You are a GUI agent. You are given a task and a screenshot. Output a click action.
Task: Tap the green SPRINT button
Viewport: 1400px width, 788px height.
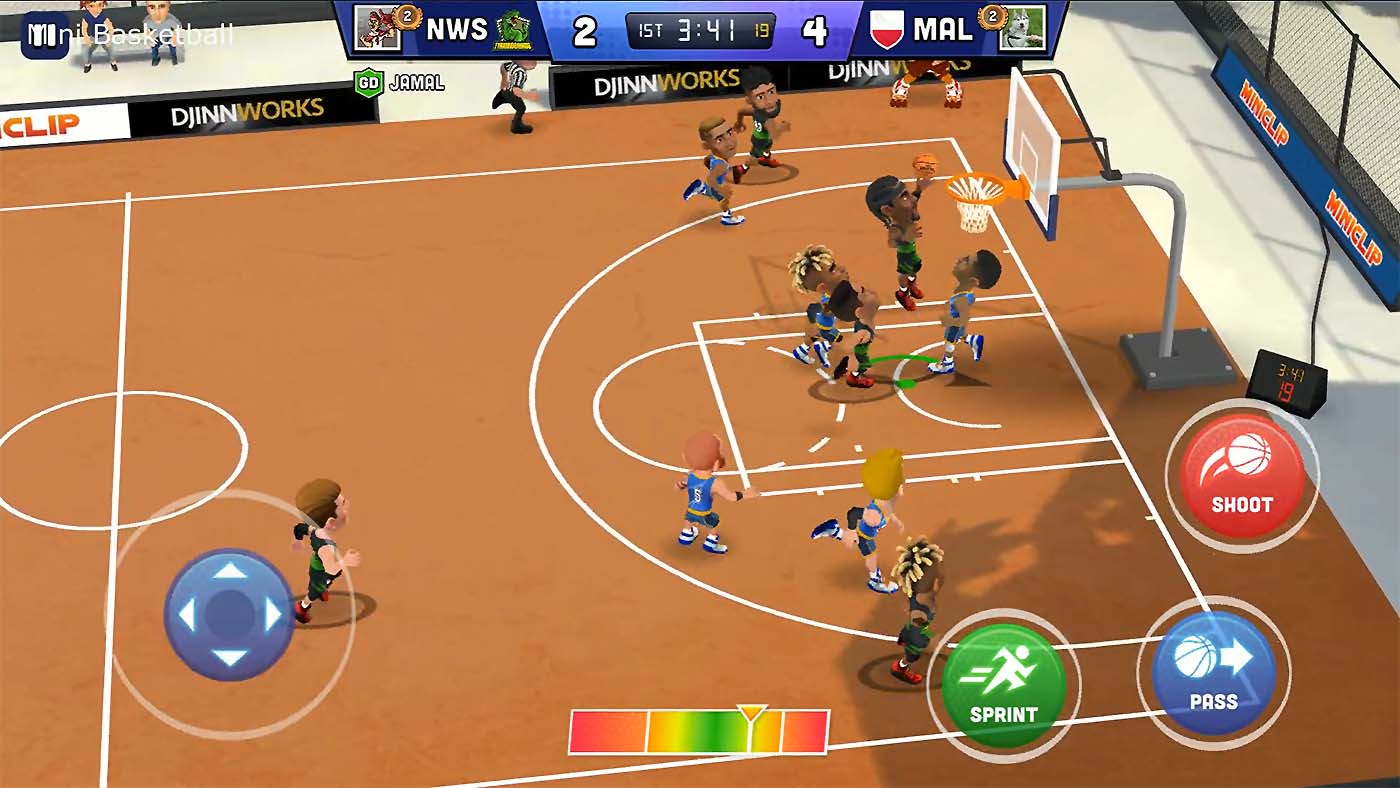(1007, 682)
